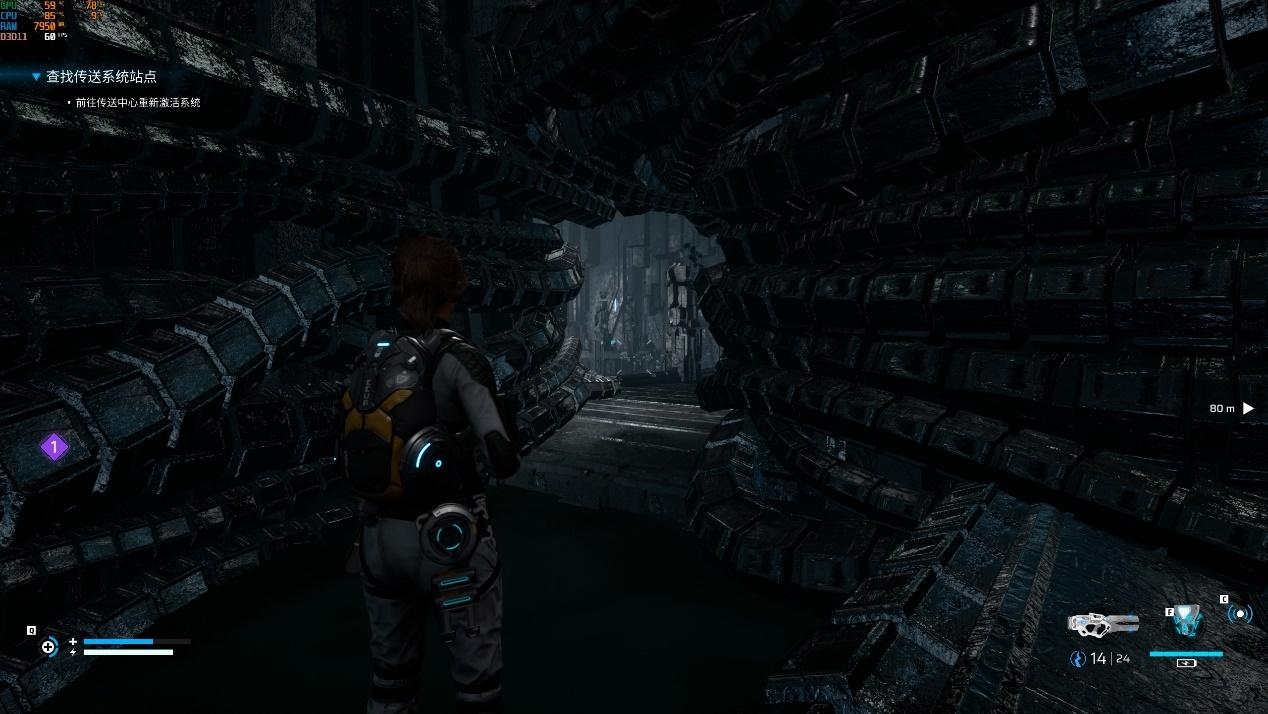Activate the glowing blue shield ability

pos(1187,621)
